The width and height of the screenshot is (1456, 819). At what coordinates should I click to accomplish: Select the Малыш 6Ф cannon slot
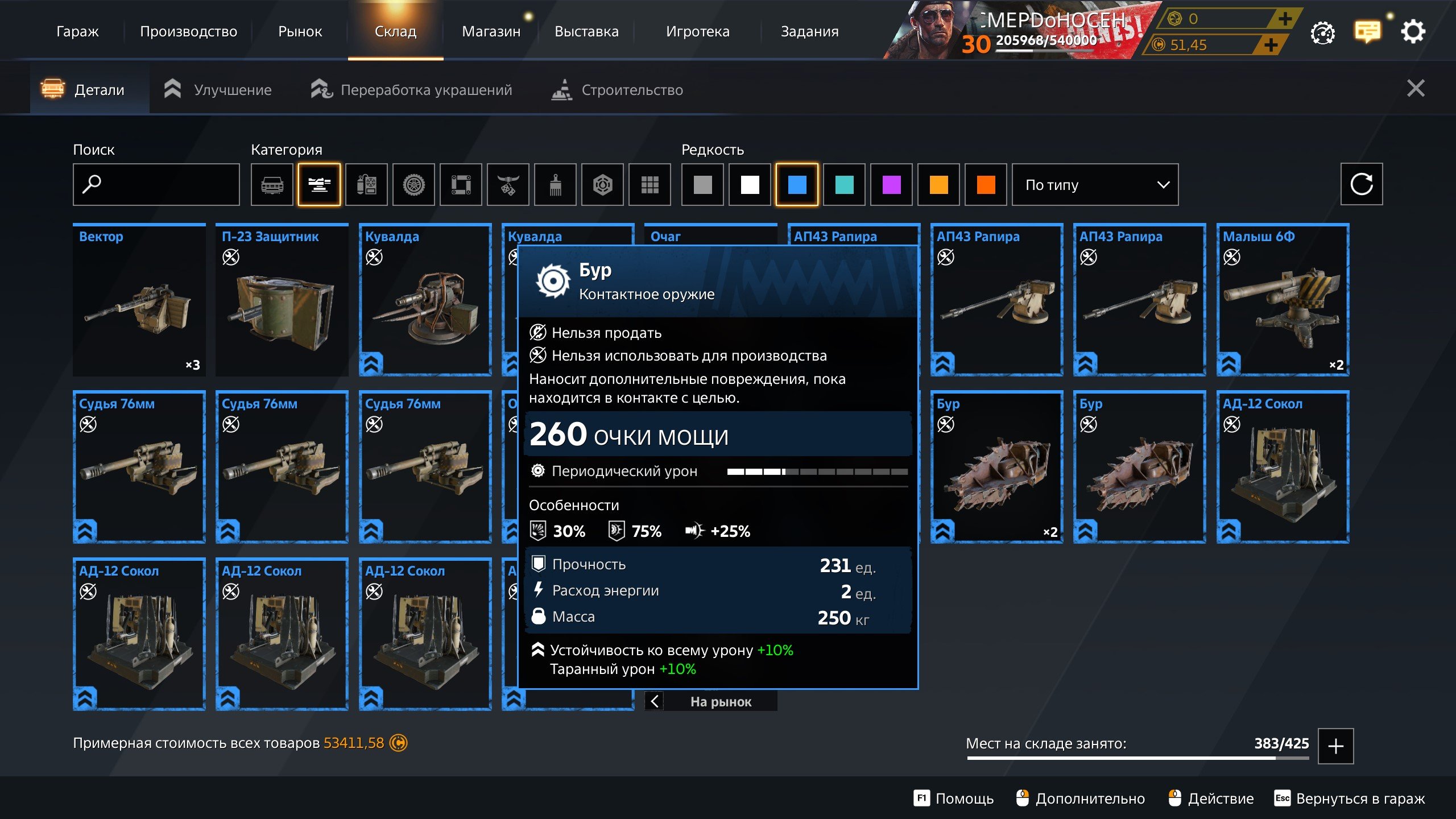1283,300
